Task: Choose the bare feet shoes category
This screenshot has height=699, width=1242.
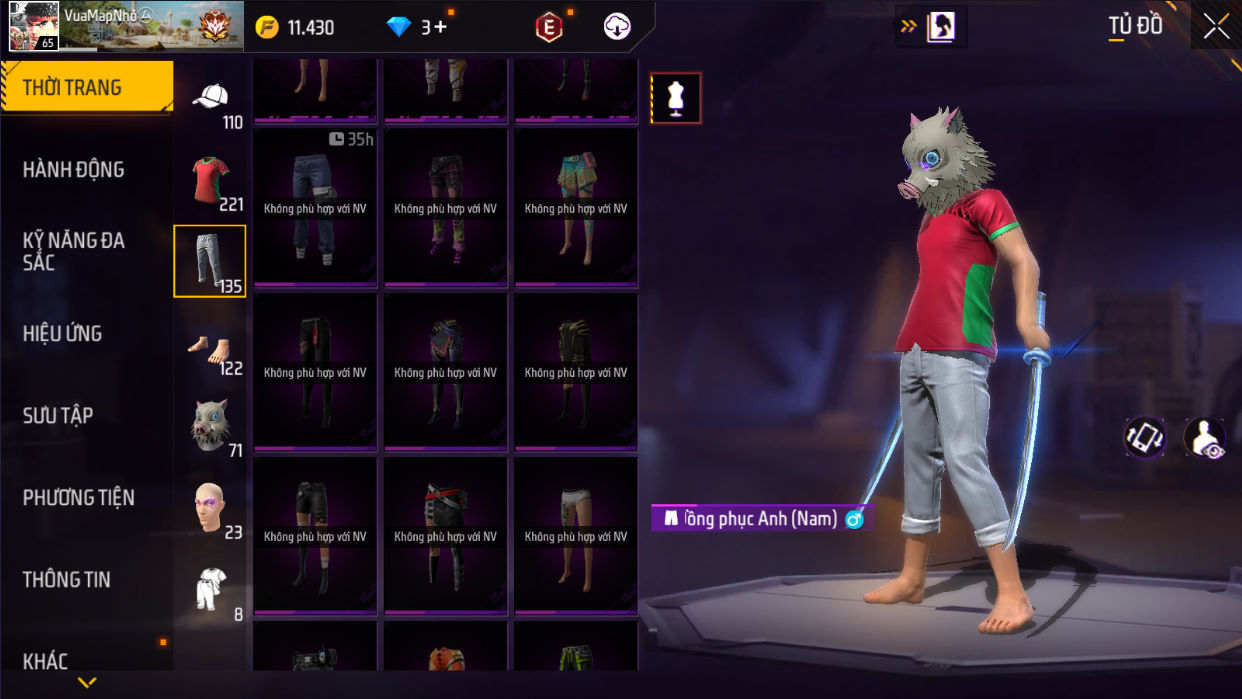Action: 210,349
